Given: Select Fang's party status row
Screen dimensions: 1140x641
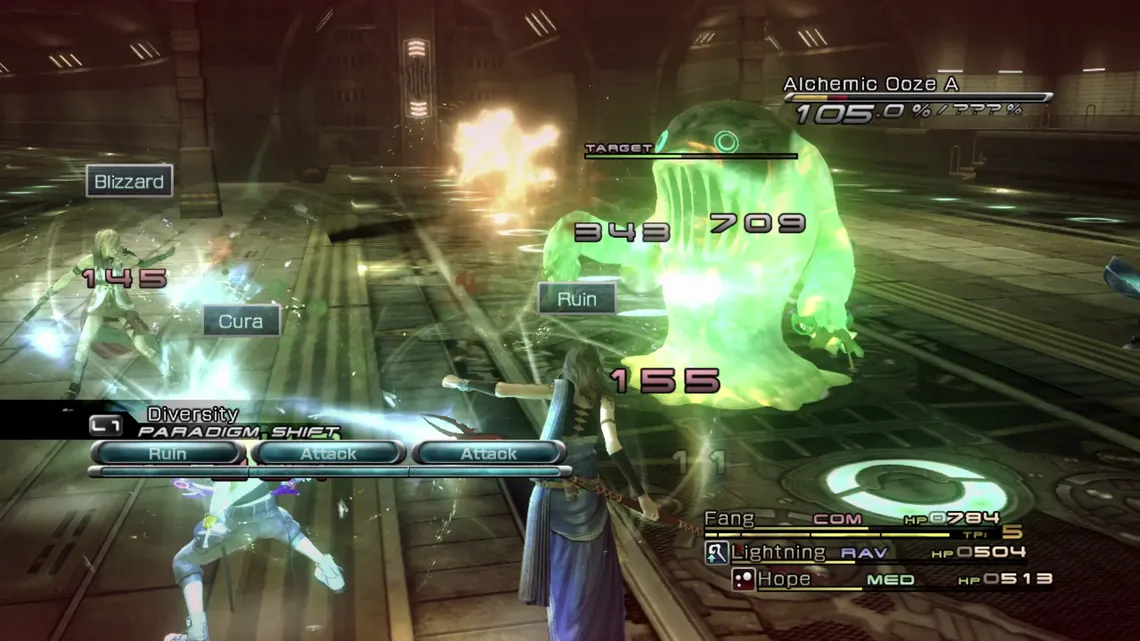Looking at the screenshot, I should [851, 519].
